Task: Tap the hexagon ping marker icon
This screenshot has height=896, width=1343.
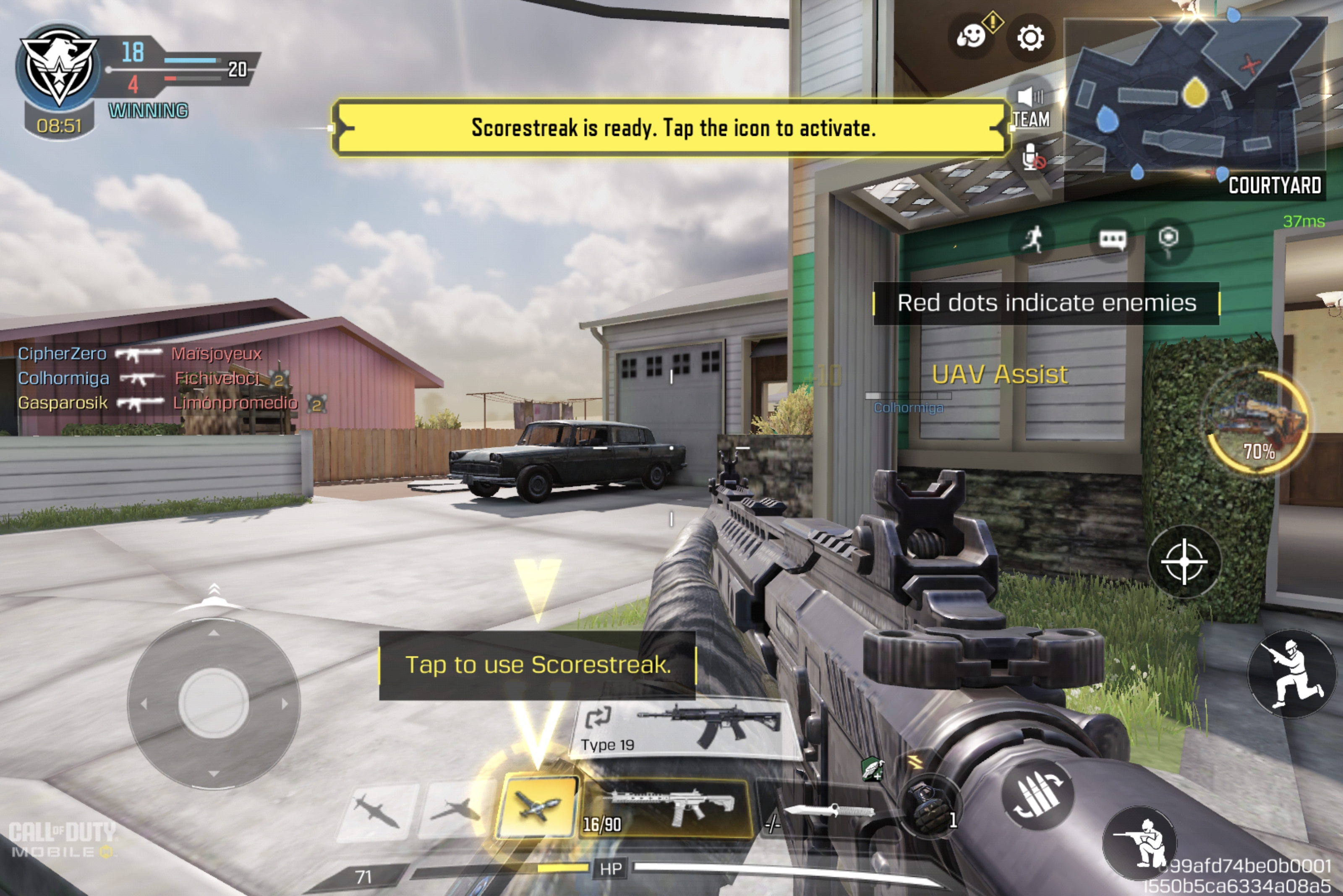Action: 1168,240
